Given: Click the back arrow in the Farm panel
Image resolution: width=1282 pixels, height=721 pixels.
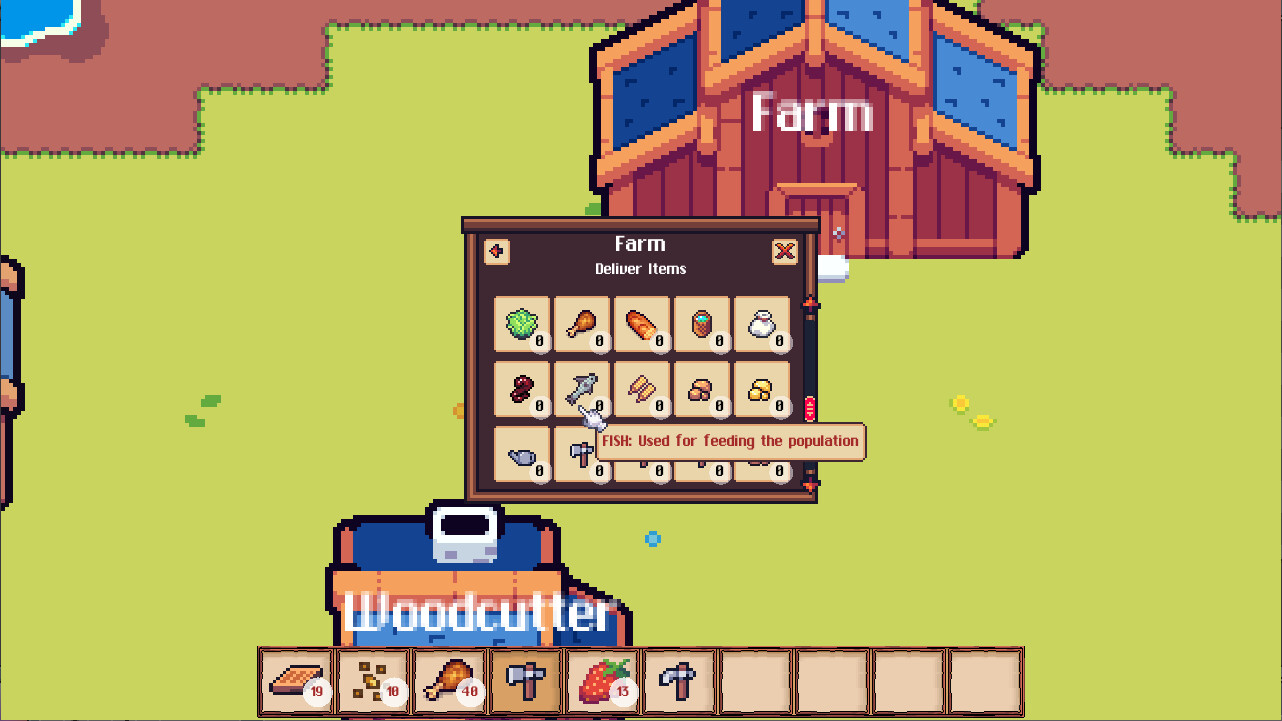Looking at the screenshot, I should [x=495, y=251].
